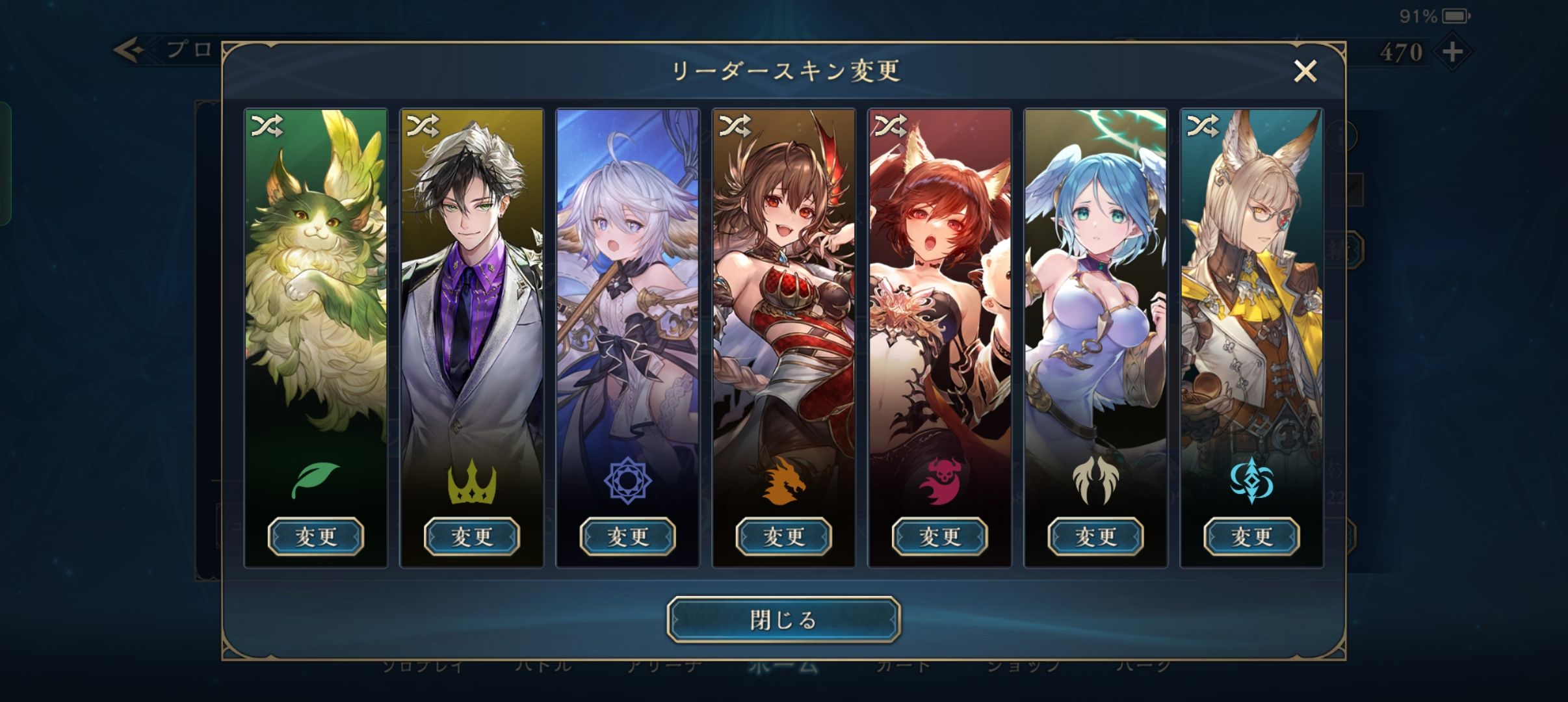
Task: Change the blue-haired winged leader skin
Action: tap(1096, 536)
